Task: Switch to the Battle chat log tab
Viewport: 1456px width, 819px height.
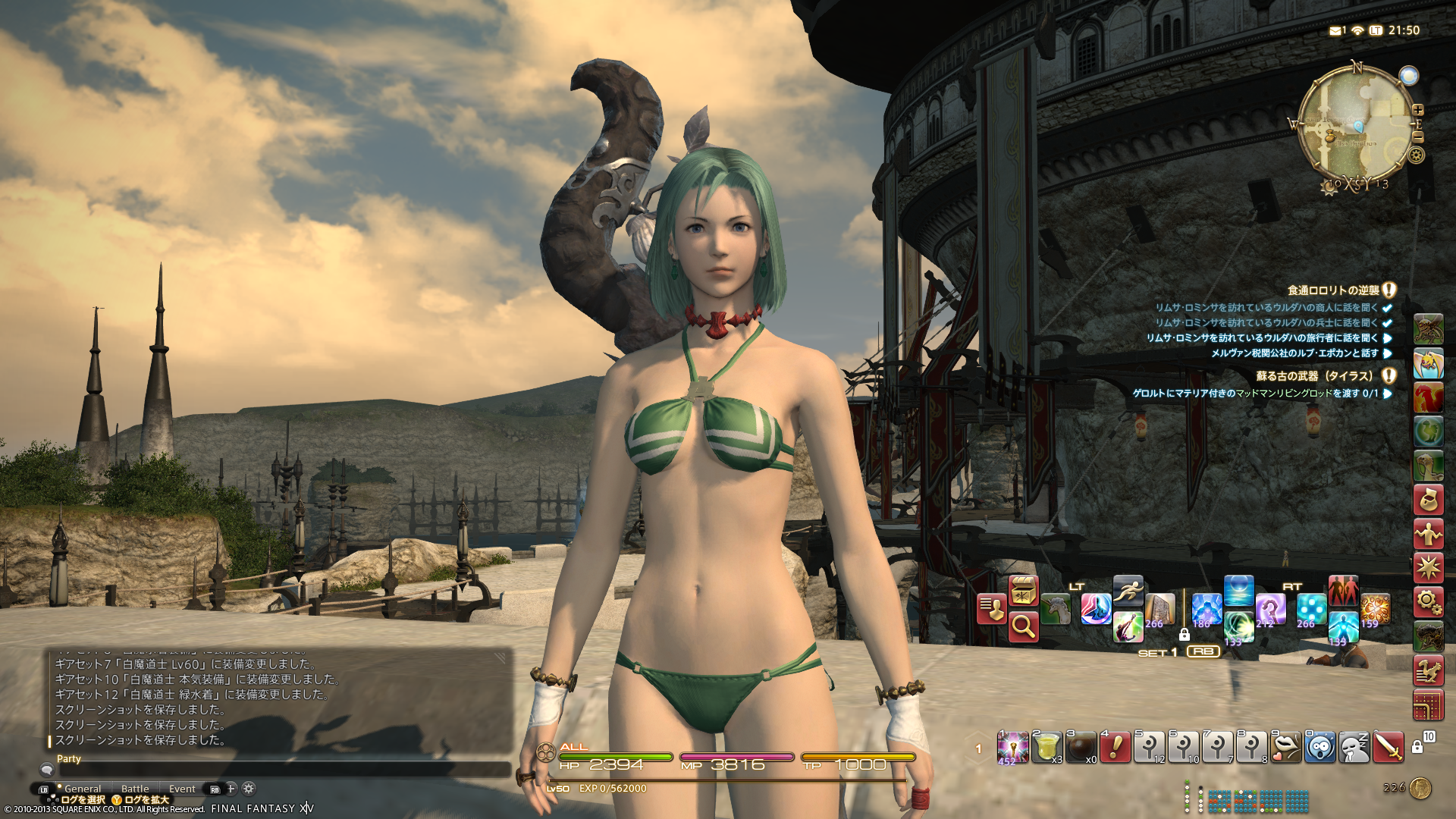Action: (x=135, y=789)
